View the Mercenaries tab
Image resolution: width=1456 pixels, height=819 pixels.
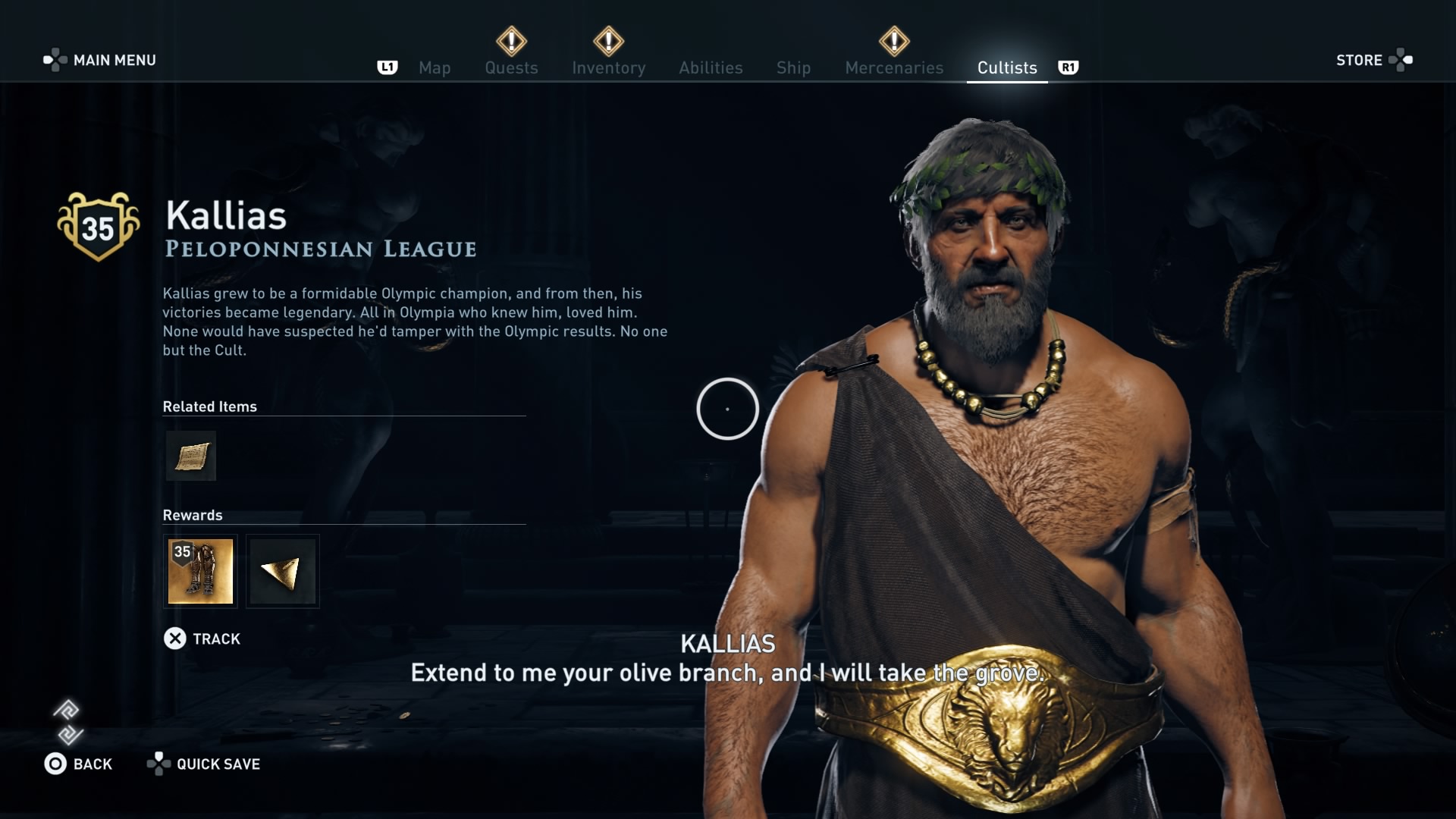894,67
